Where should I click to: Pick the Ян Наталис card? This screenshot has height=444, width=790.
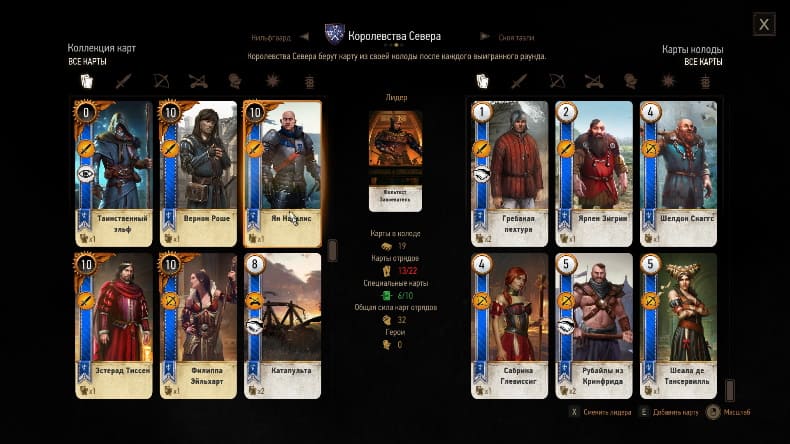(x=283, y=172)
